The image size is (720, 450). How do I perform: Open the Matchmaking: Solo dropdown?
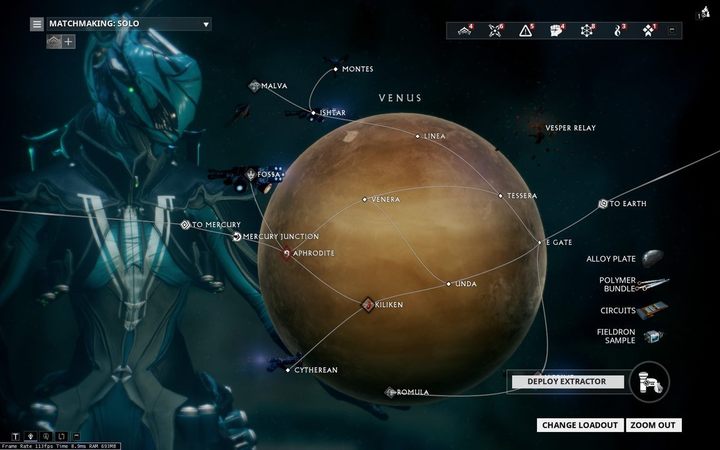pyautogui.click(x=128, y=24)
